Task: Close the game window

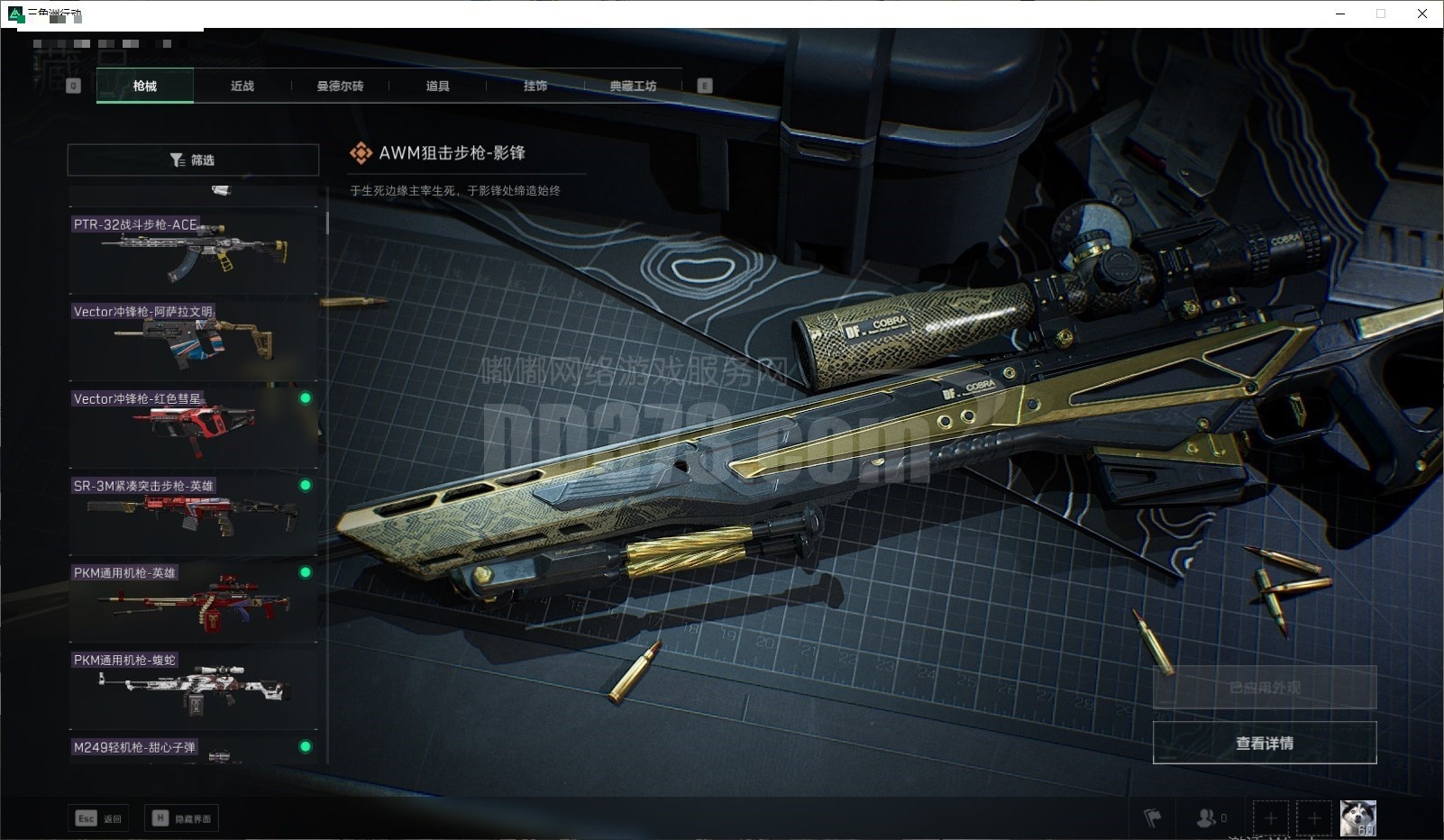Action: pos(1422,14)
